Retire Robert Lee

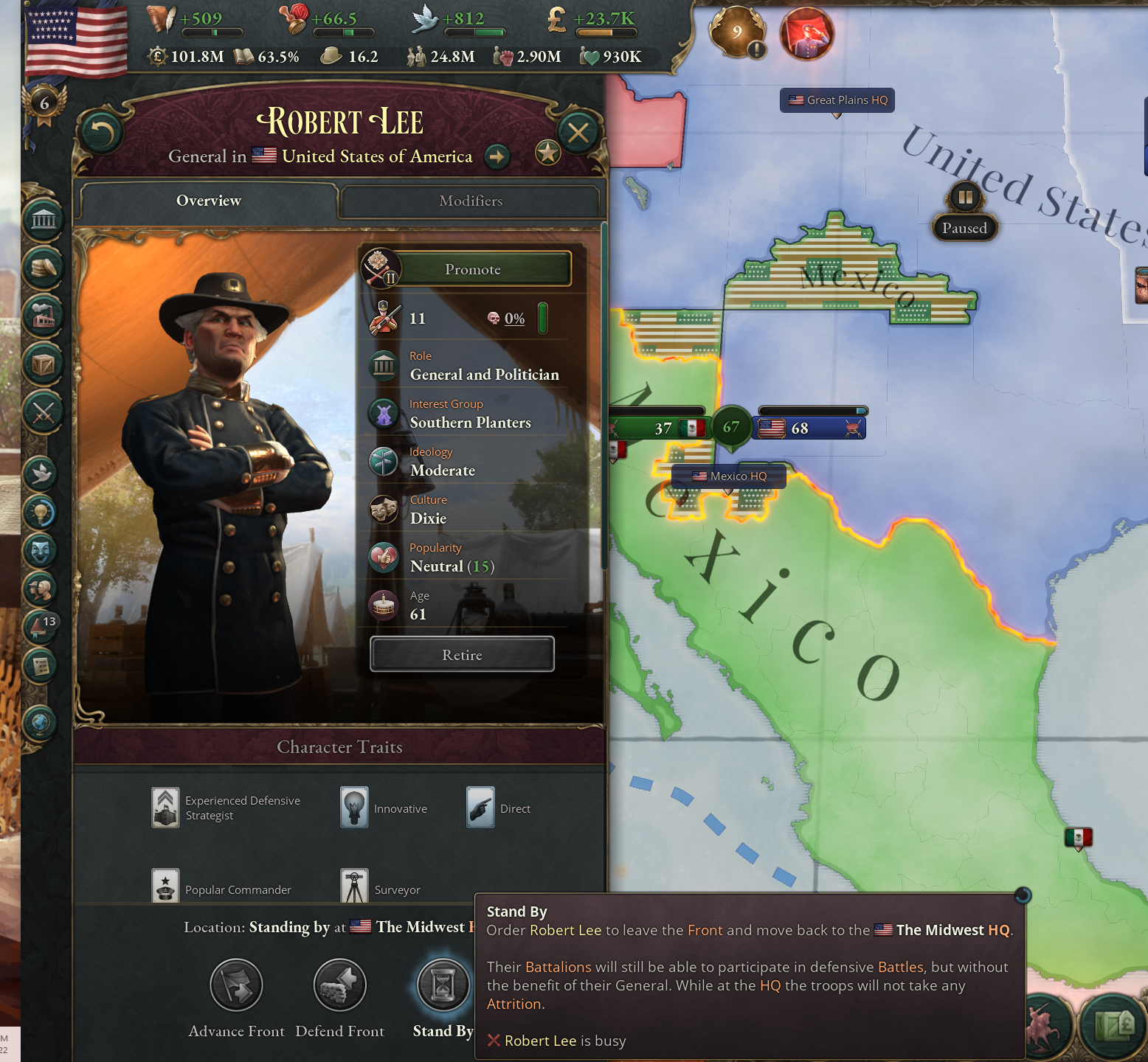[x=462, y=654]
